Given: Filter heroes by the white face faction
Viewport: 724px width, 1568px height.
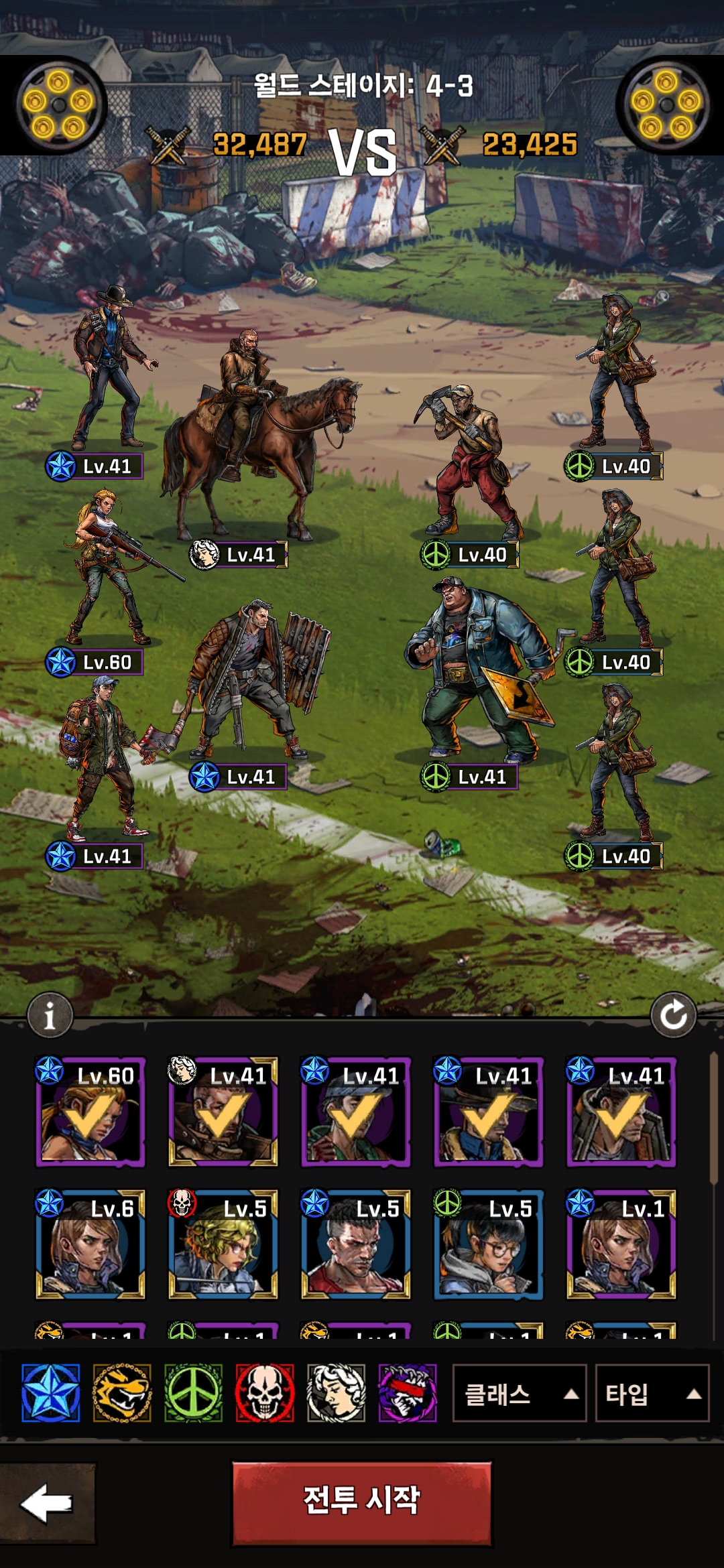Looking at the screenshot, I should pos(336,1393).
